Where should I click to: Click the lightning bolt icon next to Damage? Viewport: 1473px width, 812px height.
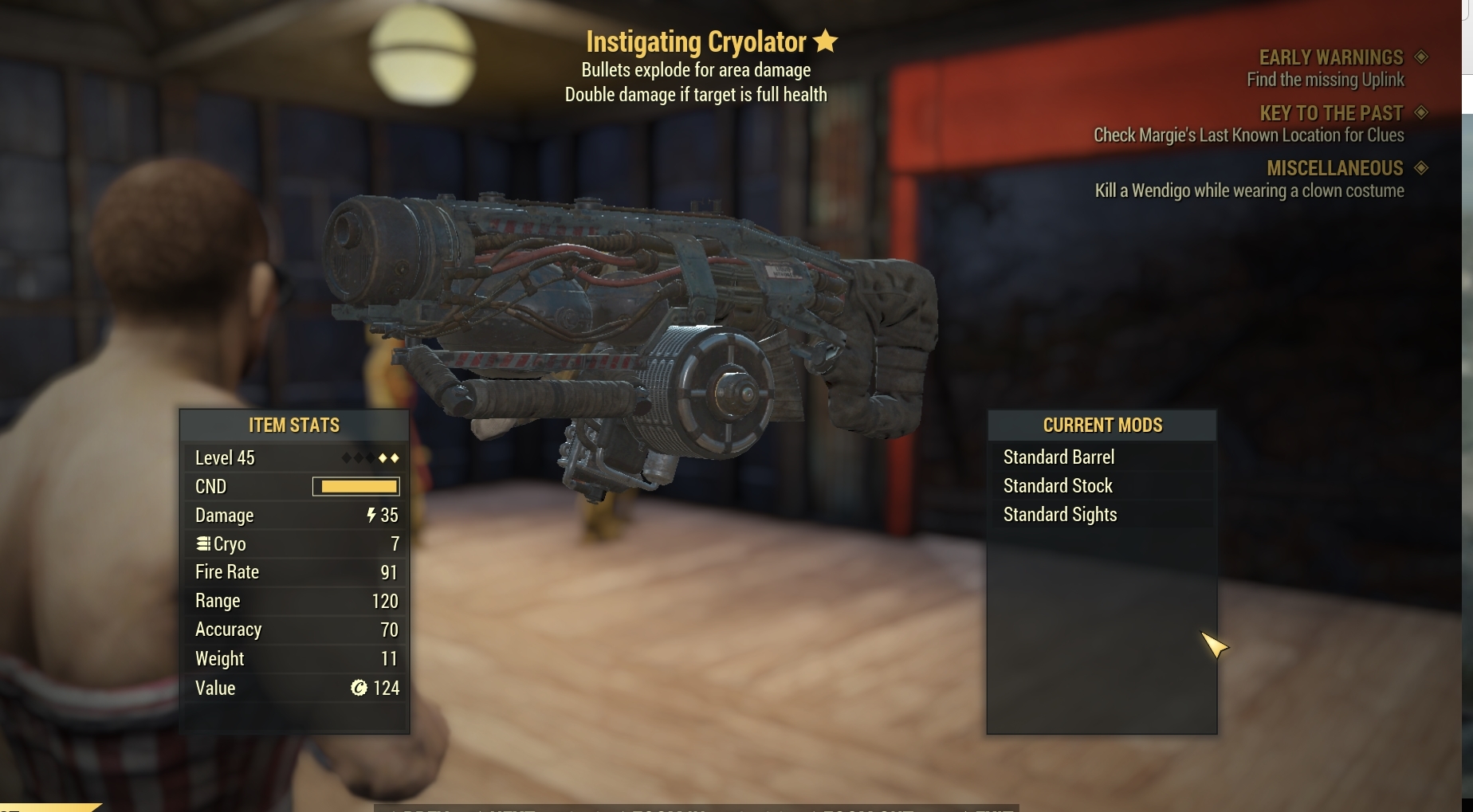pos(374,515)
